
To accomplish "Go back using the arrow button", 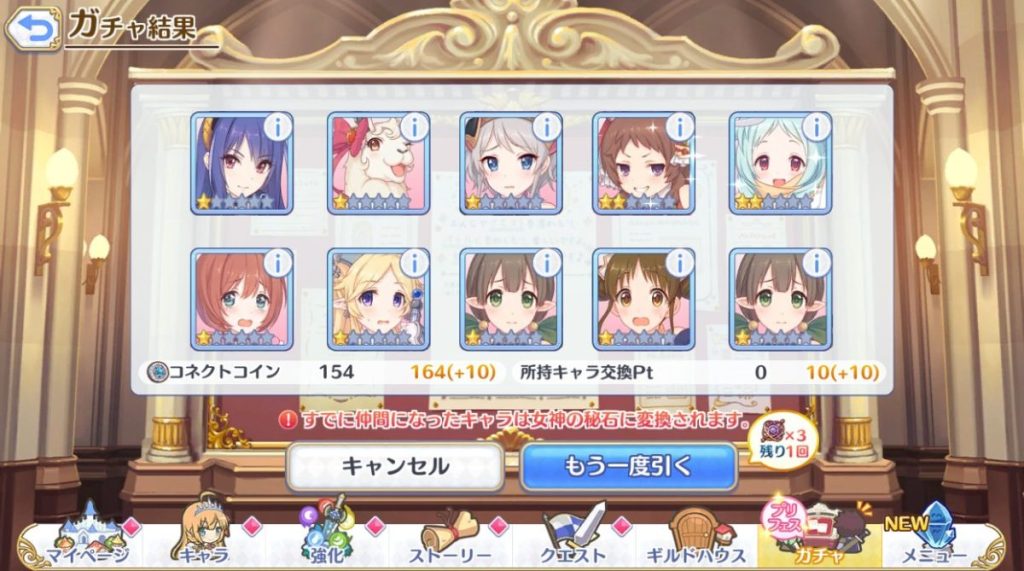I will pyautogui.click(x=33, y=29).
